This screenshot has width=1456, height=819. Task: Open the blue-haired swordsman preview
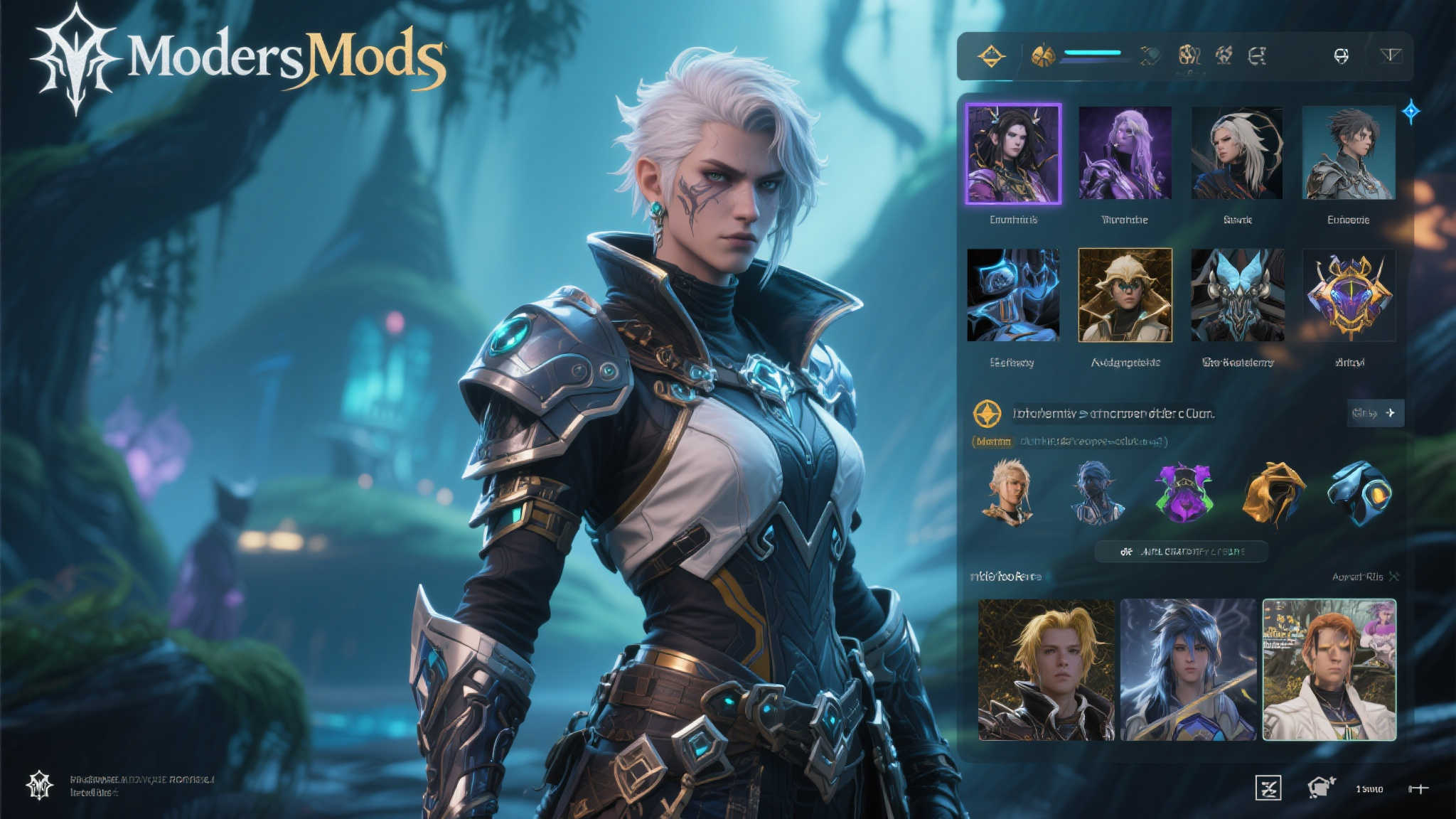pos(1188,670)
